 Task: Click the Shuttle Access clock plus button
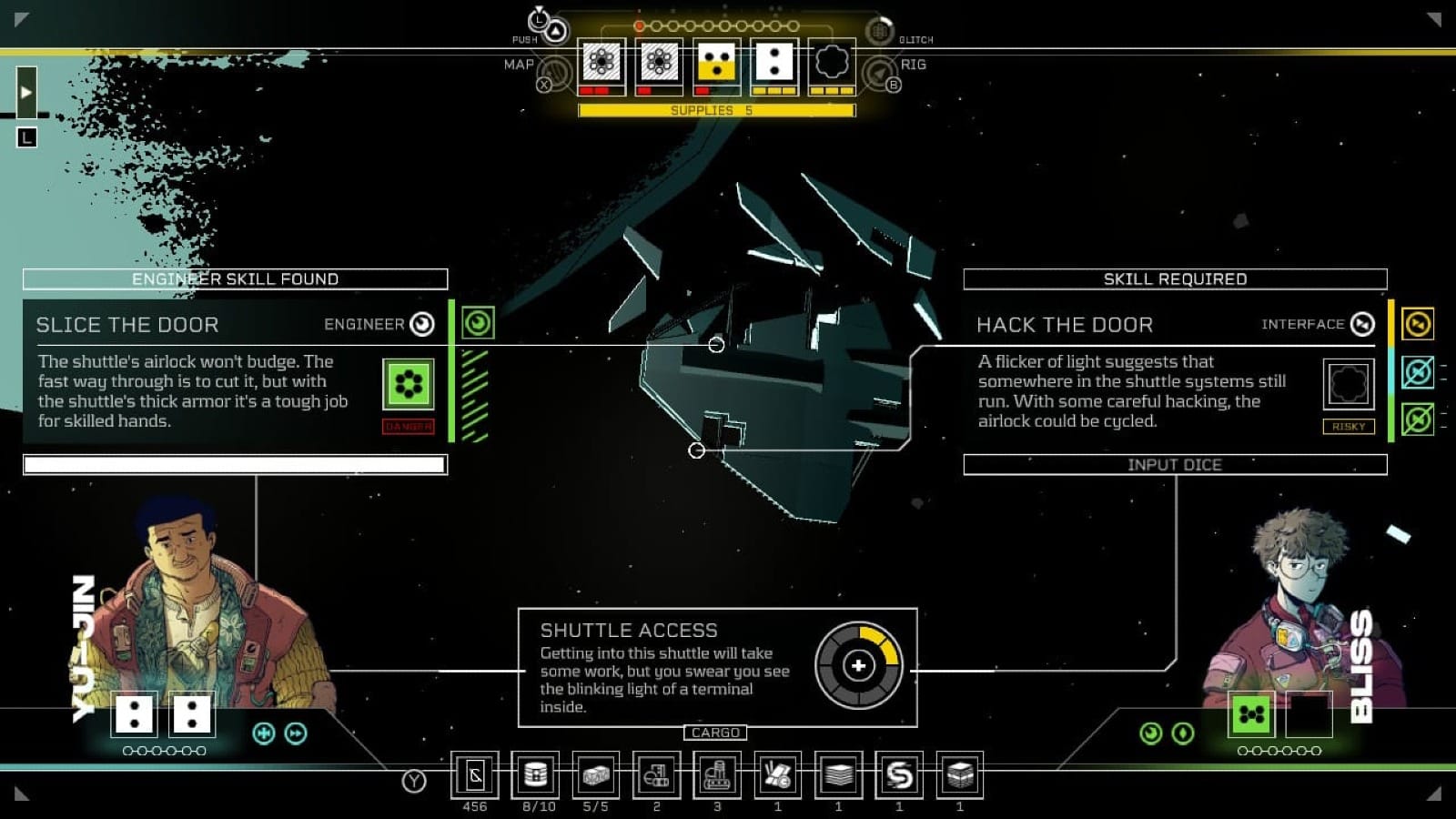(858, 666)
